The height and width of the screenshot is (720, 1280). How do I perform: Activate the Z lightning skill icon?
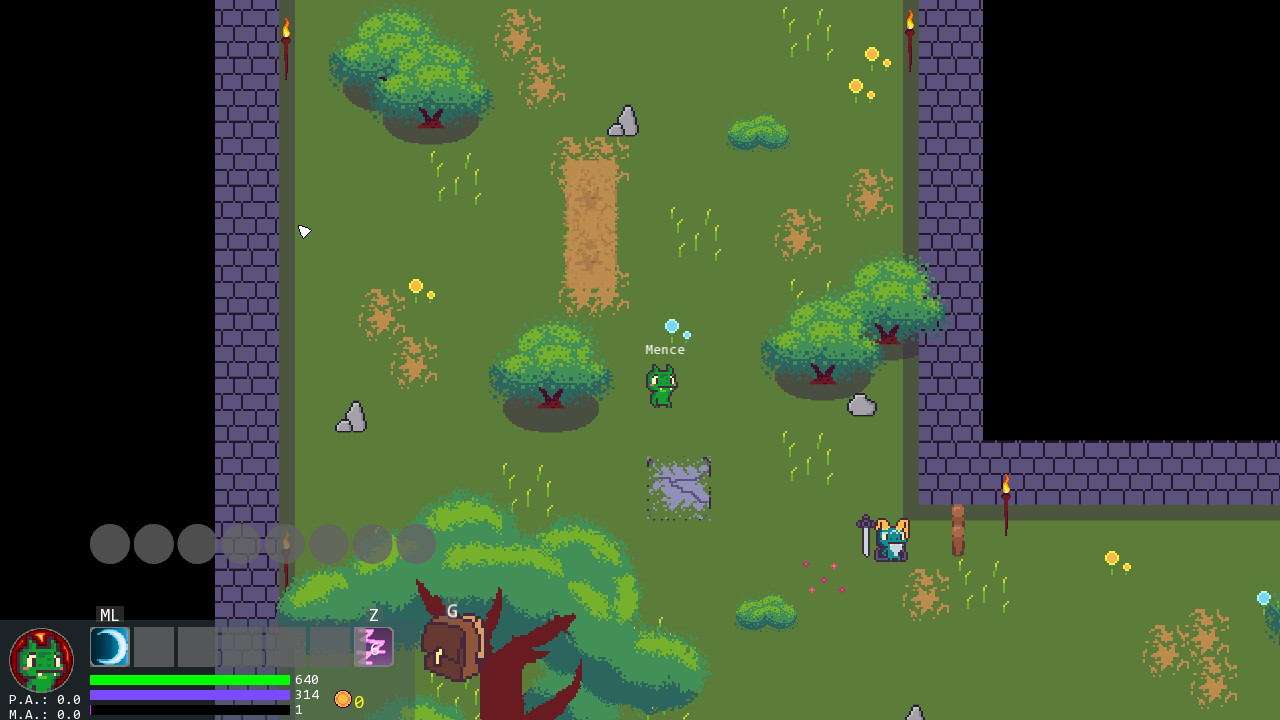372,646
